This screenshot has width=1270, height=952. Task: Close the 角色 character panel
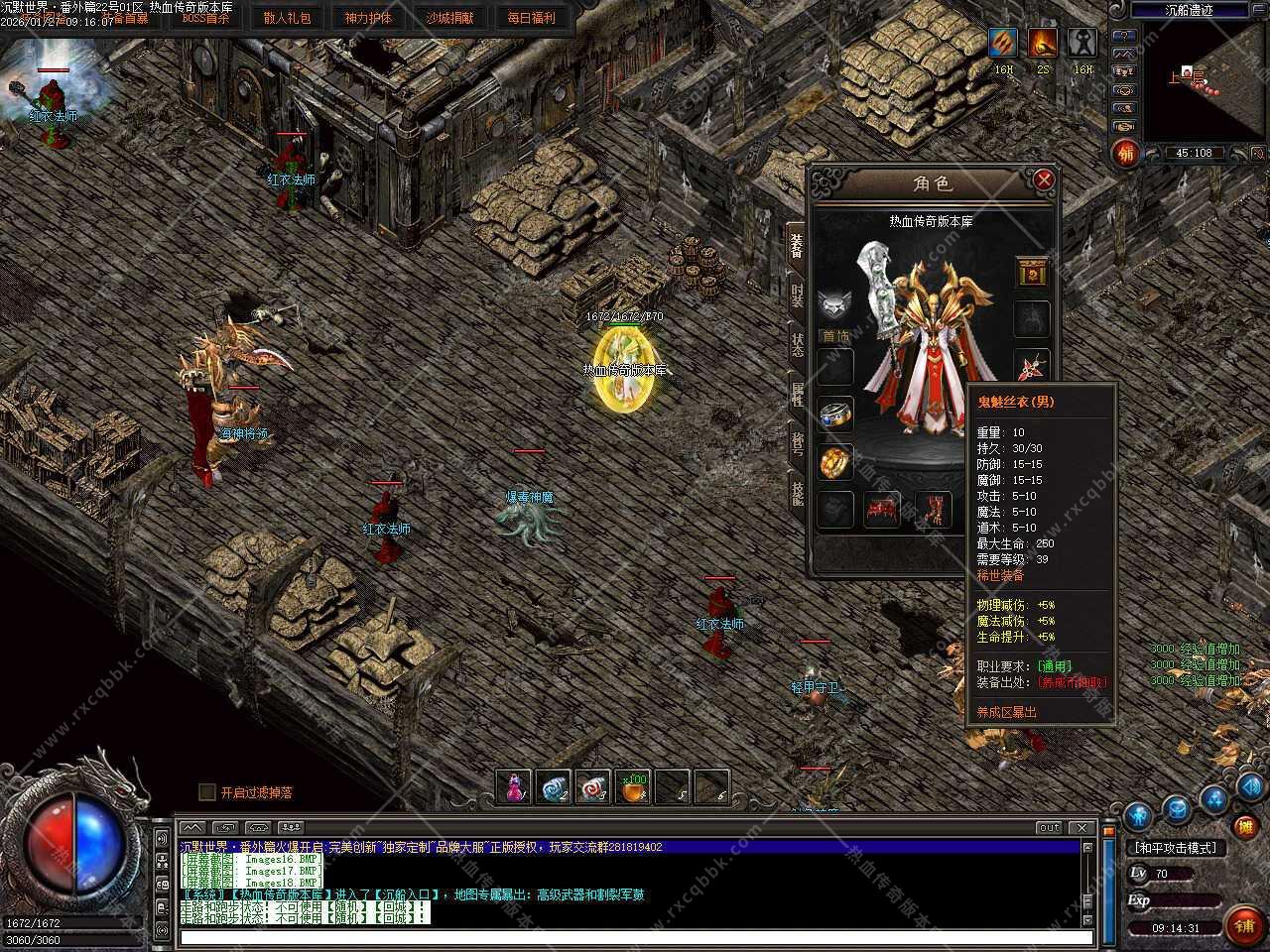pos(1043,179)
